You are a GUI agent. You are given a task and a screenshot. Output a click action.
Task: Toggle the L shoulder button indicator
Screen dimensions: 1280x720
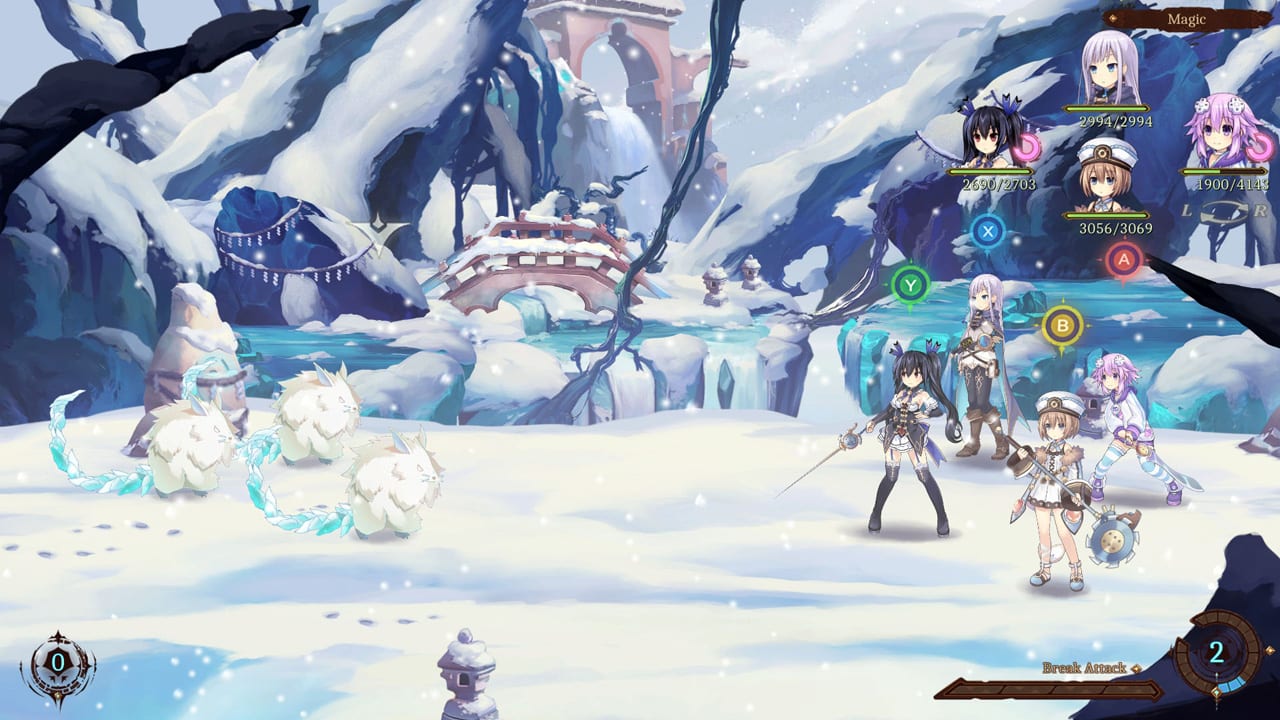tap(1187, 210)
